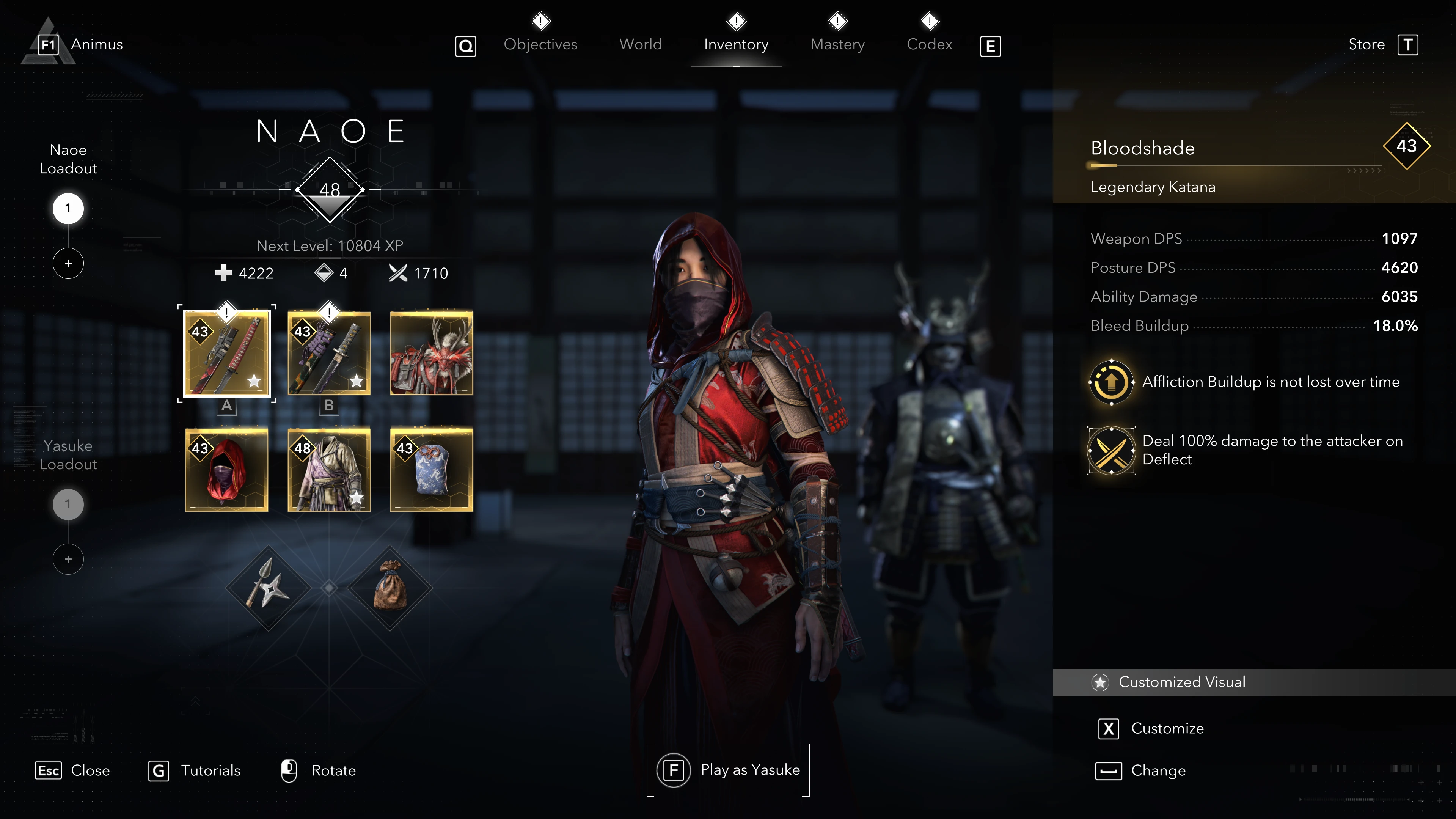Screen dimensions: 1456x819
Task: Choose the red oni mask trinket slot
Action: click(x=431, y=353)
